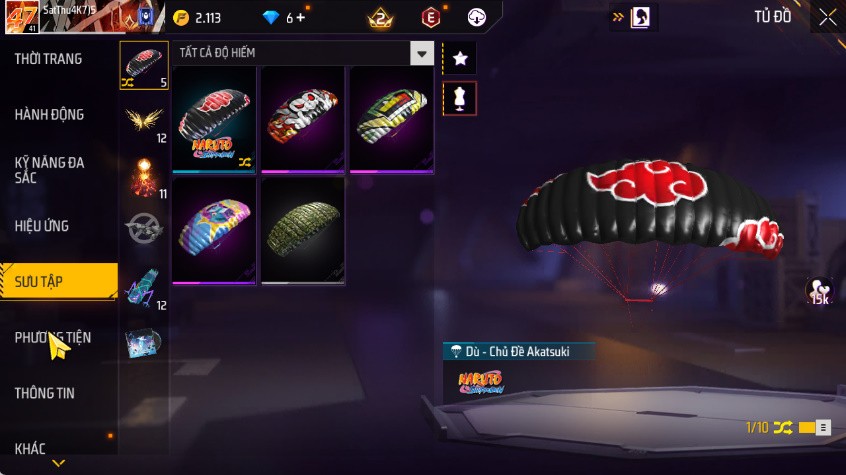The width and height of the screenshot is (846, 475).
Task: Switch to the Thông Tin tab
Action: 45,393
